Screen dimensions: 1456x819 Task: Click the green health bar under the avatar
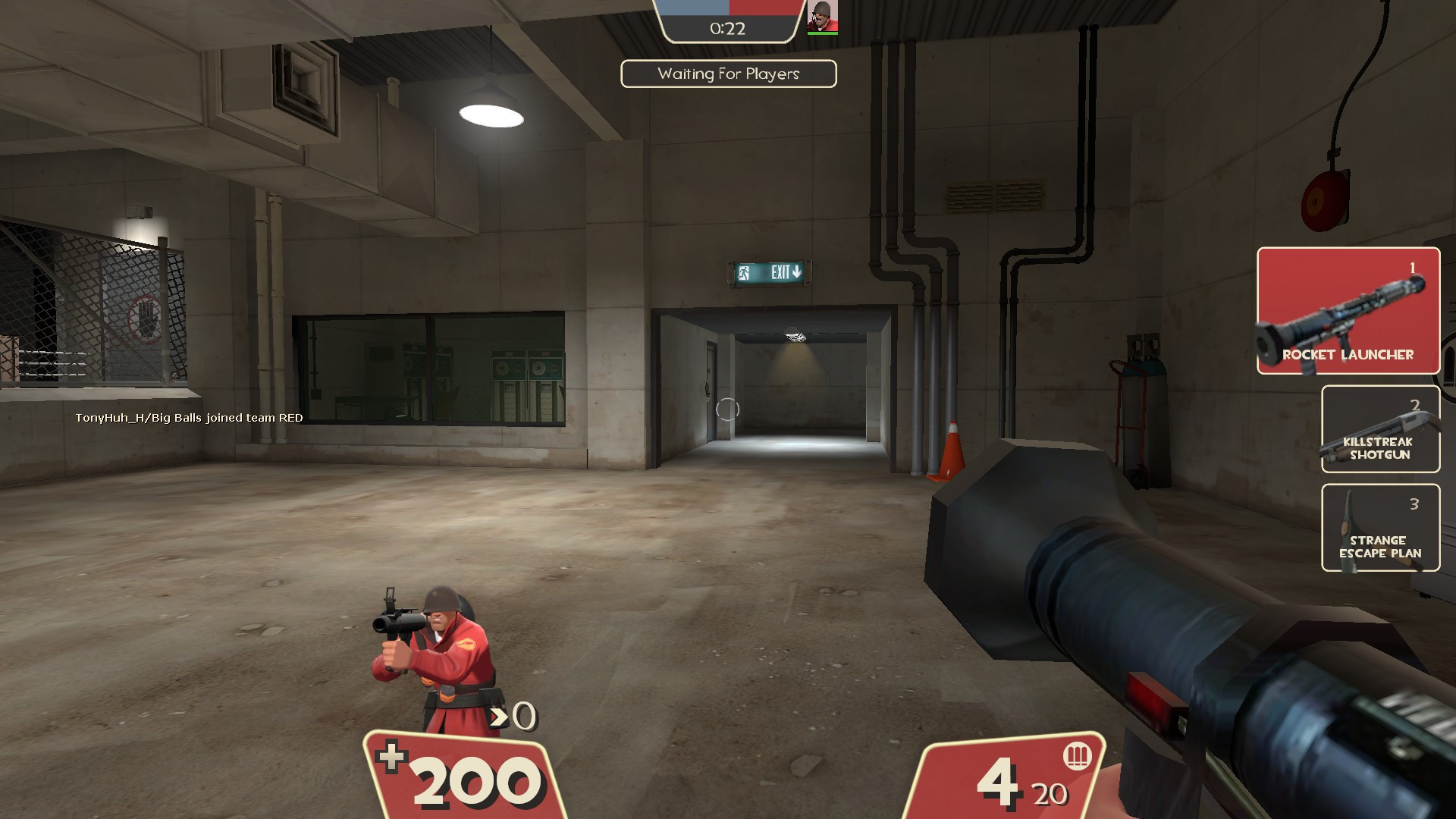824,32
